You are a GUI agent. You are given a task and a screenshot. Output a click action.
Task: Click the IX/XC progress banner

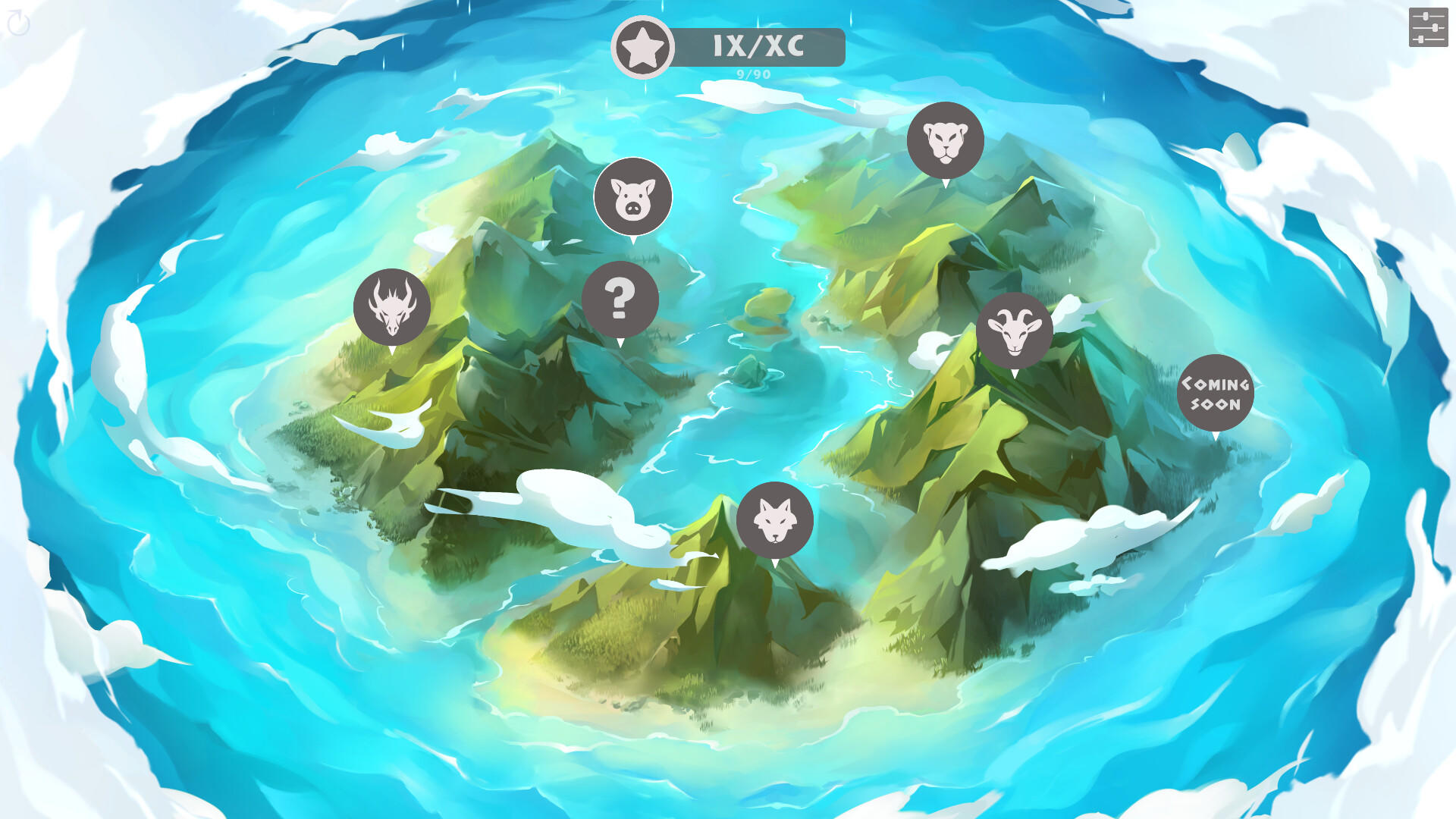[758, 46]
